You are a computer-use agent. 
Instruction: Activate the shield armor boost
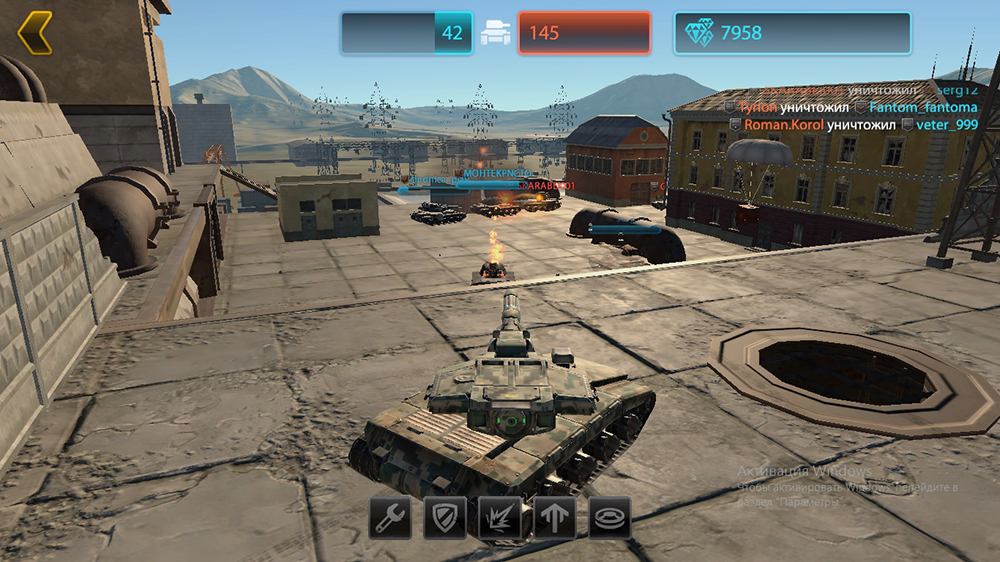pos(445,517)
